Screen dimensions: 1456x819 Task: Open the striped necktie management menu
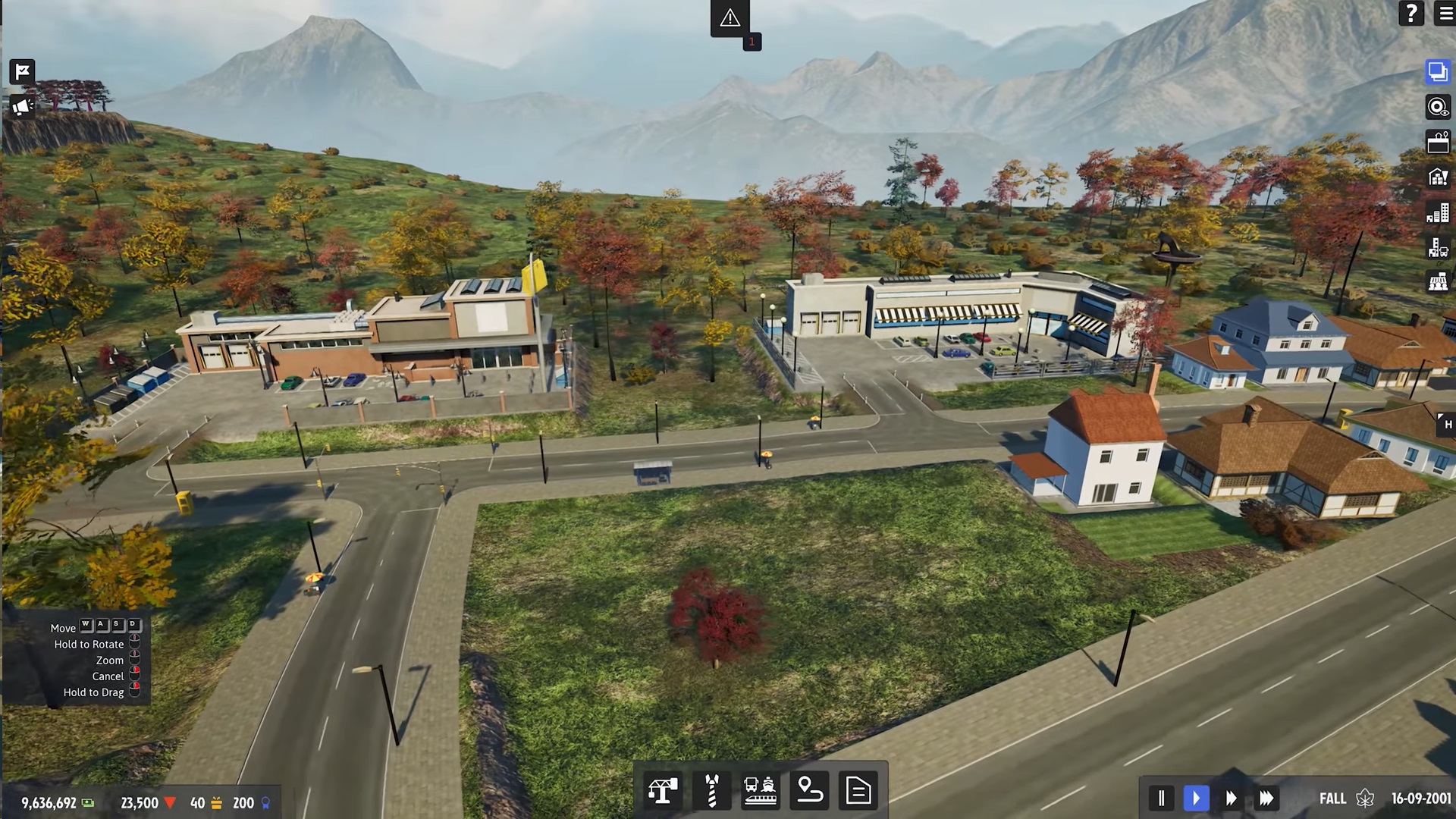click(x=711, y=791)
